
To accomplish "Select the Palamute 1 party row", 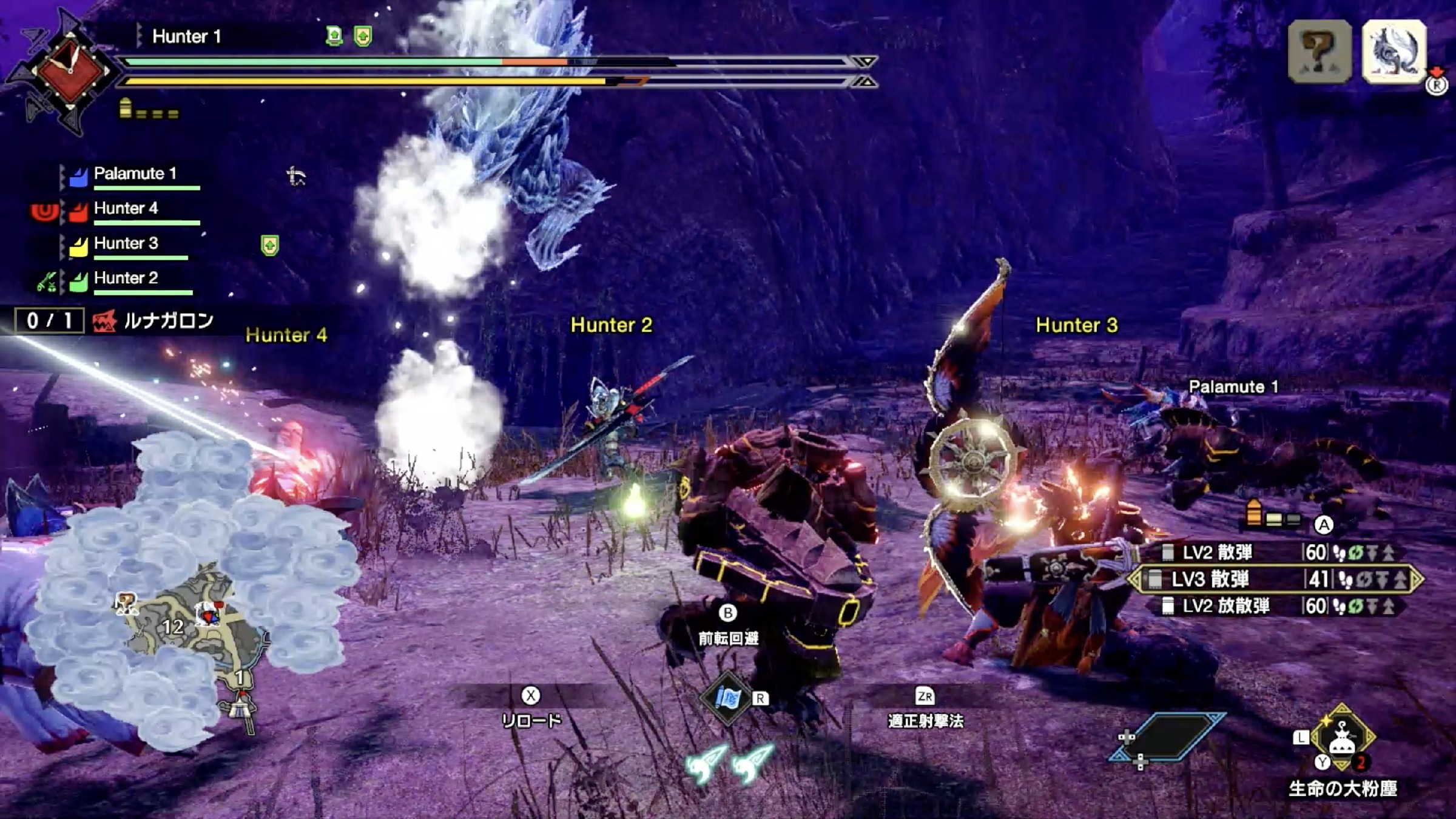I will pyautogui.click(x=135, y=174).
